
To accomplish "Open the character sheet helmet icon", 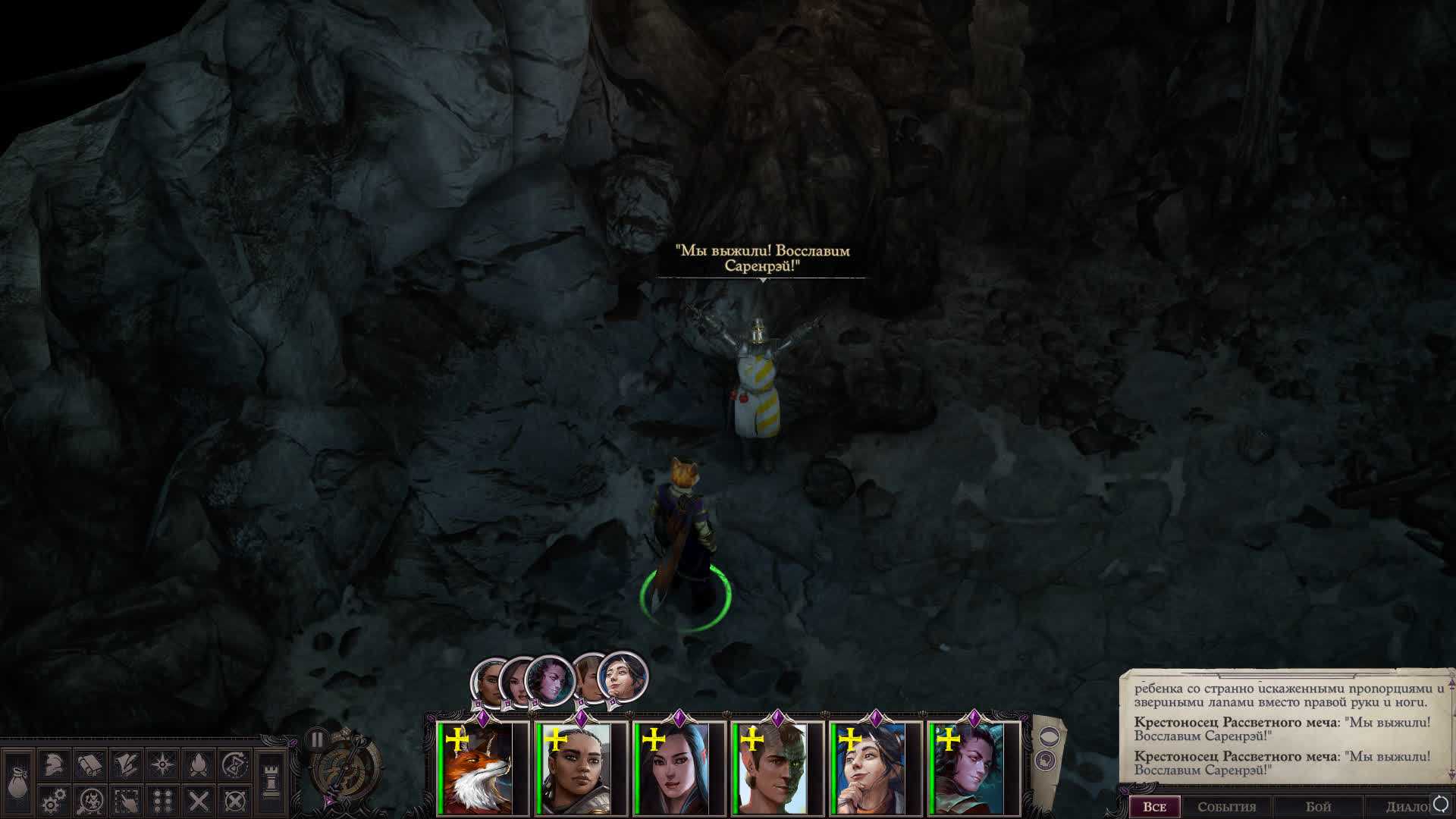I will (x=53, y=764).
